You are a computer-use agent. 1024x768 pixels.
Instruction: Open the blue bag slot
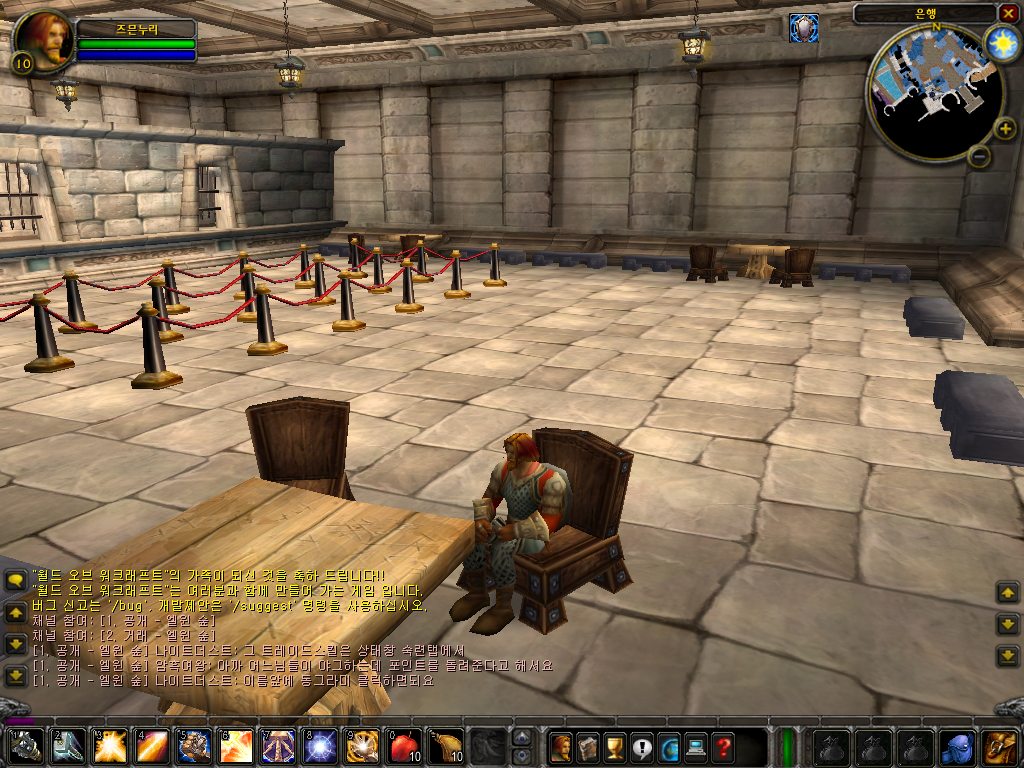[x=957, y=747]
